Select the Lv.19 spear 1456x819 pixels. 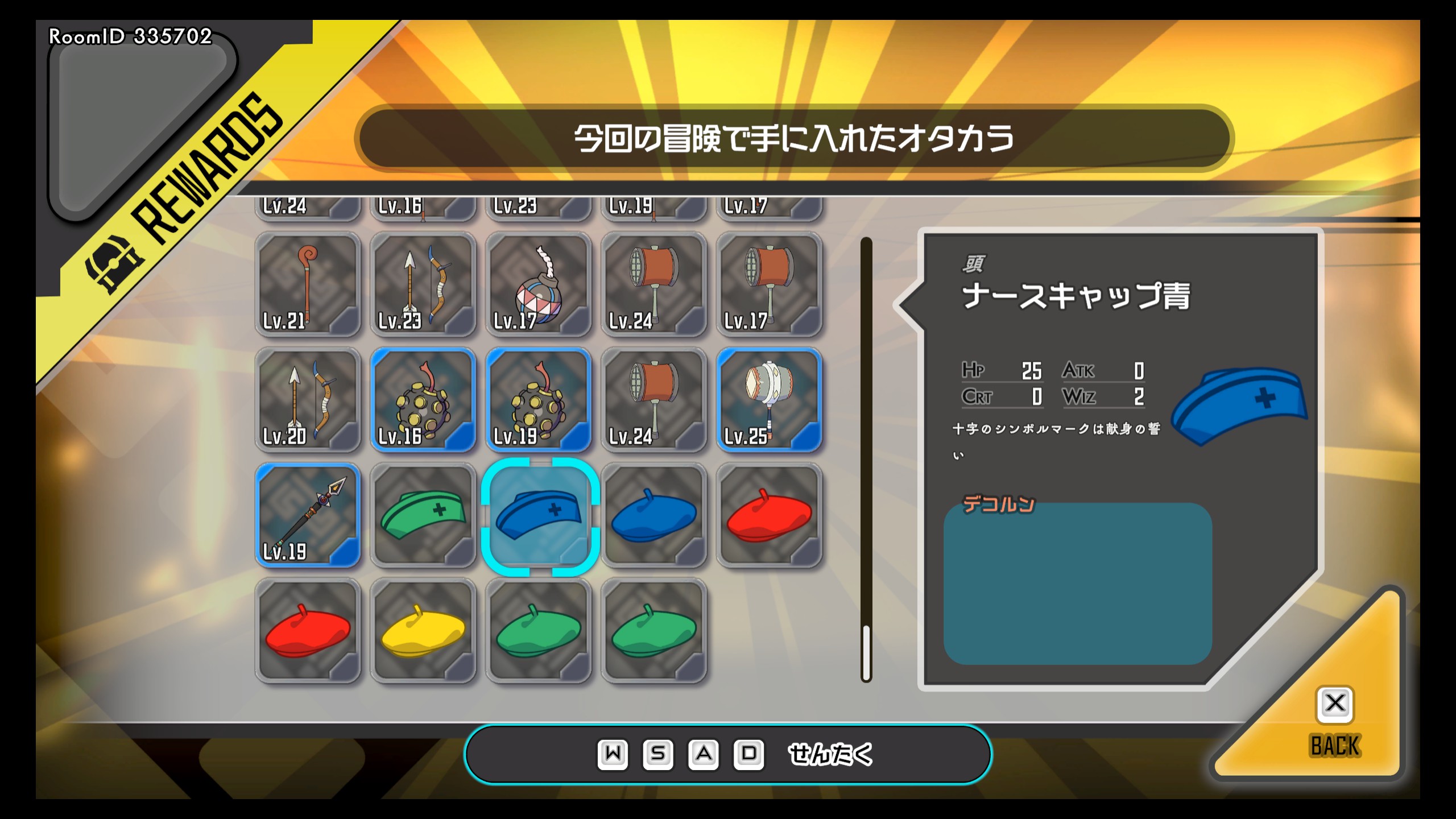(x=308, y=515)
